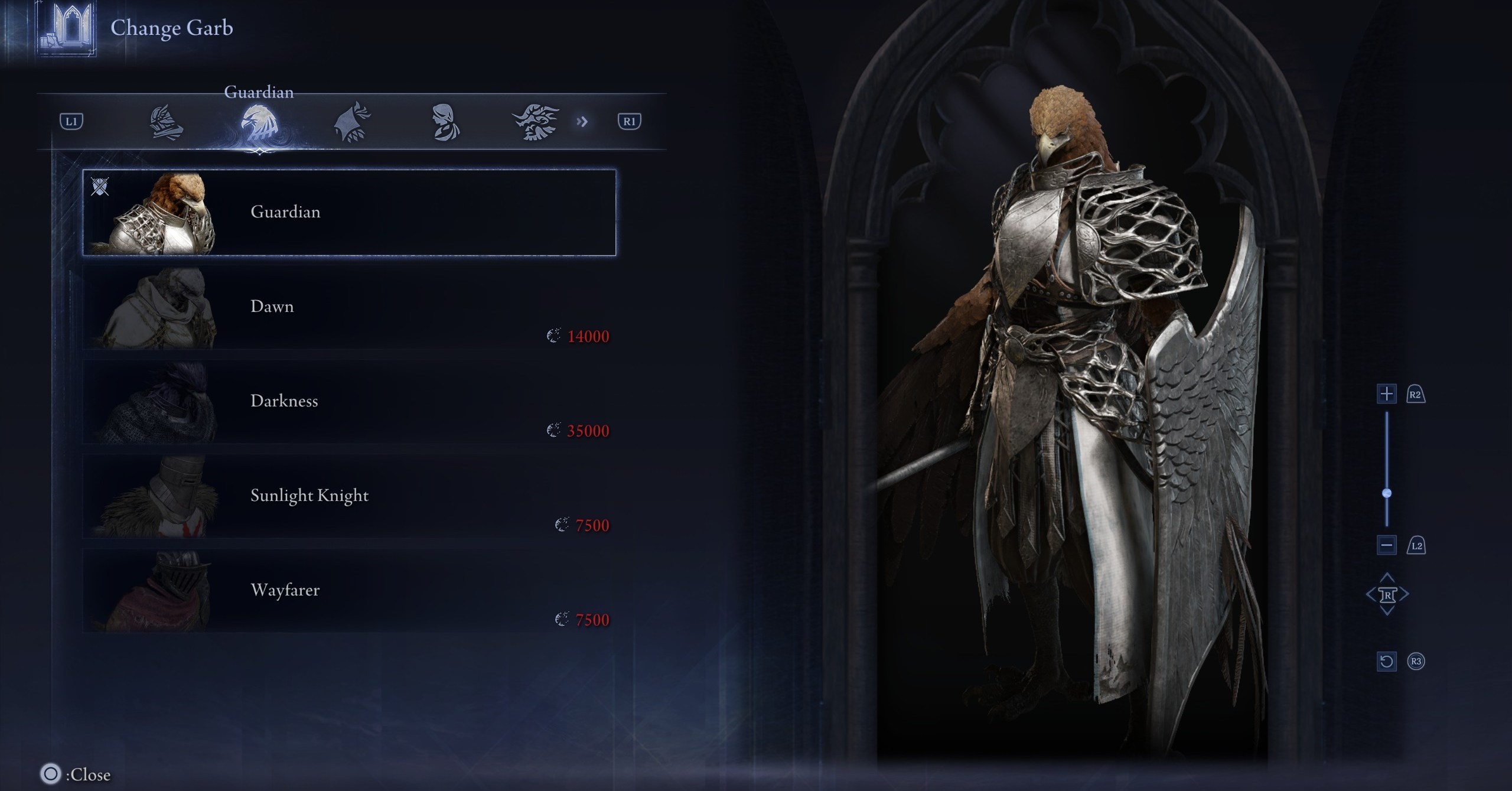1512x791 pixels.
Task: Open the spiky beast character tab
Action: click(x=535, y=122)
